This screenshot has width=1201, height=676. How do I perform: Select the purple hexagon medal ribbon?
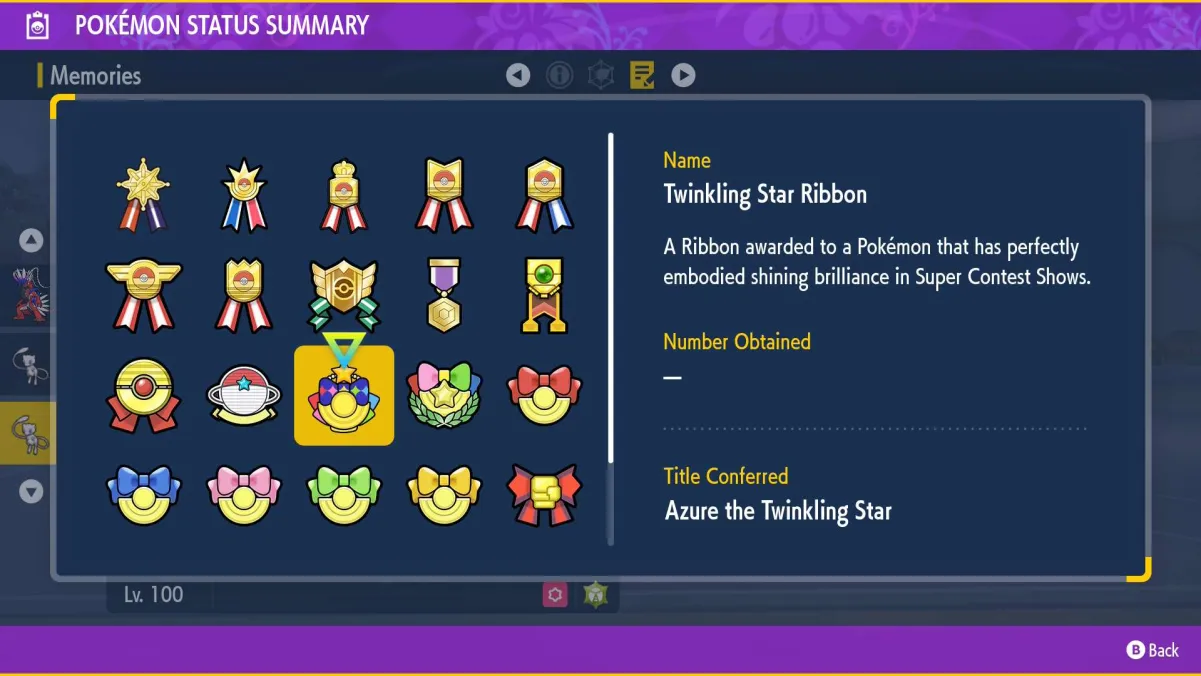tap(444, 295)
